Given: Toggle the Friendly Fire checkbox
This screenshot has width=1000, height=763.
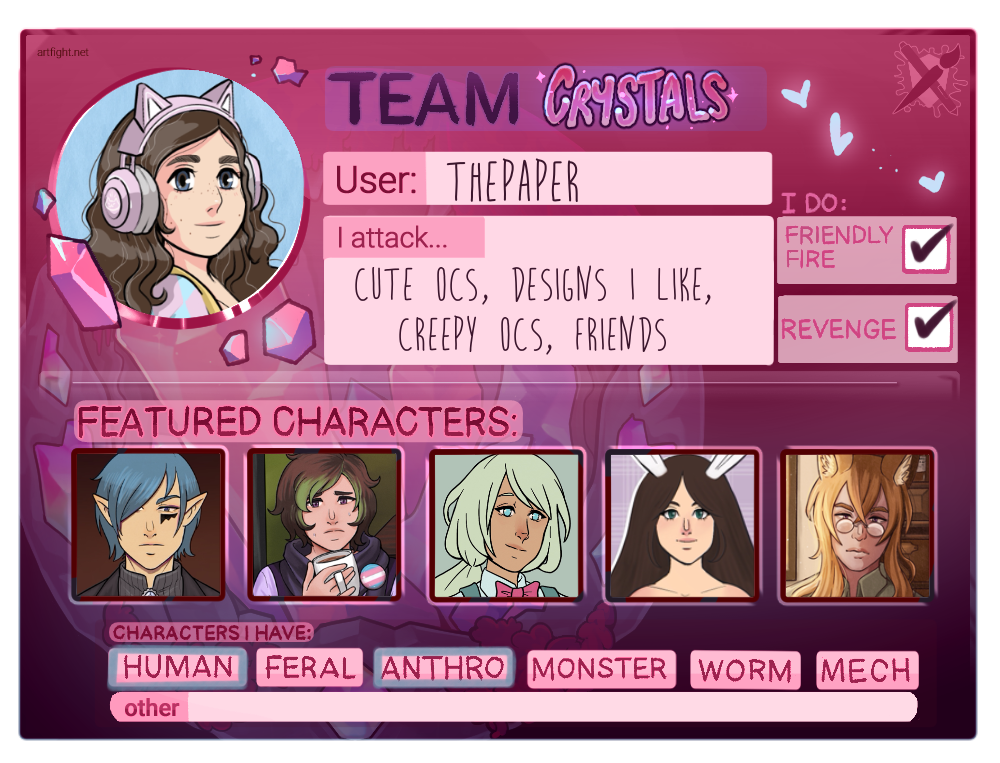Looking at the screenshot, I should point(926,249).
